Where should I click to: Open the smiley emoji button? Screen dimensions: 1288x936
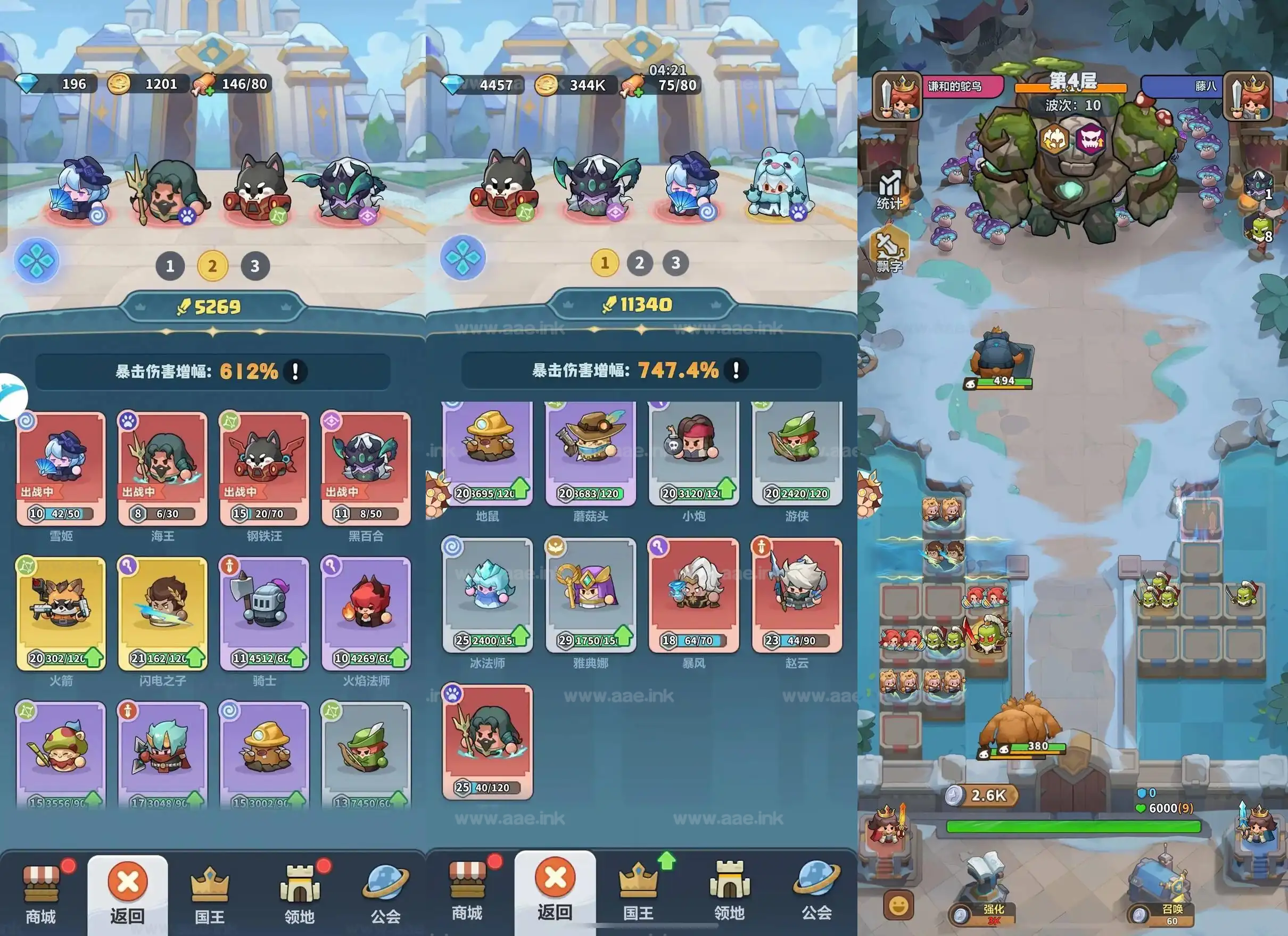coord(898,905)
